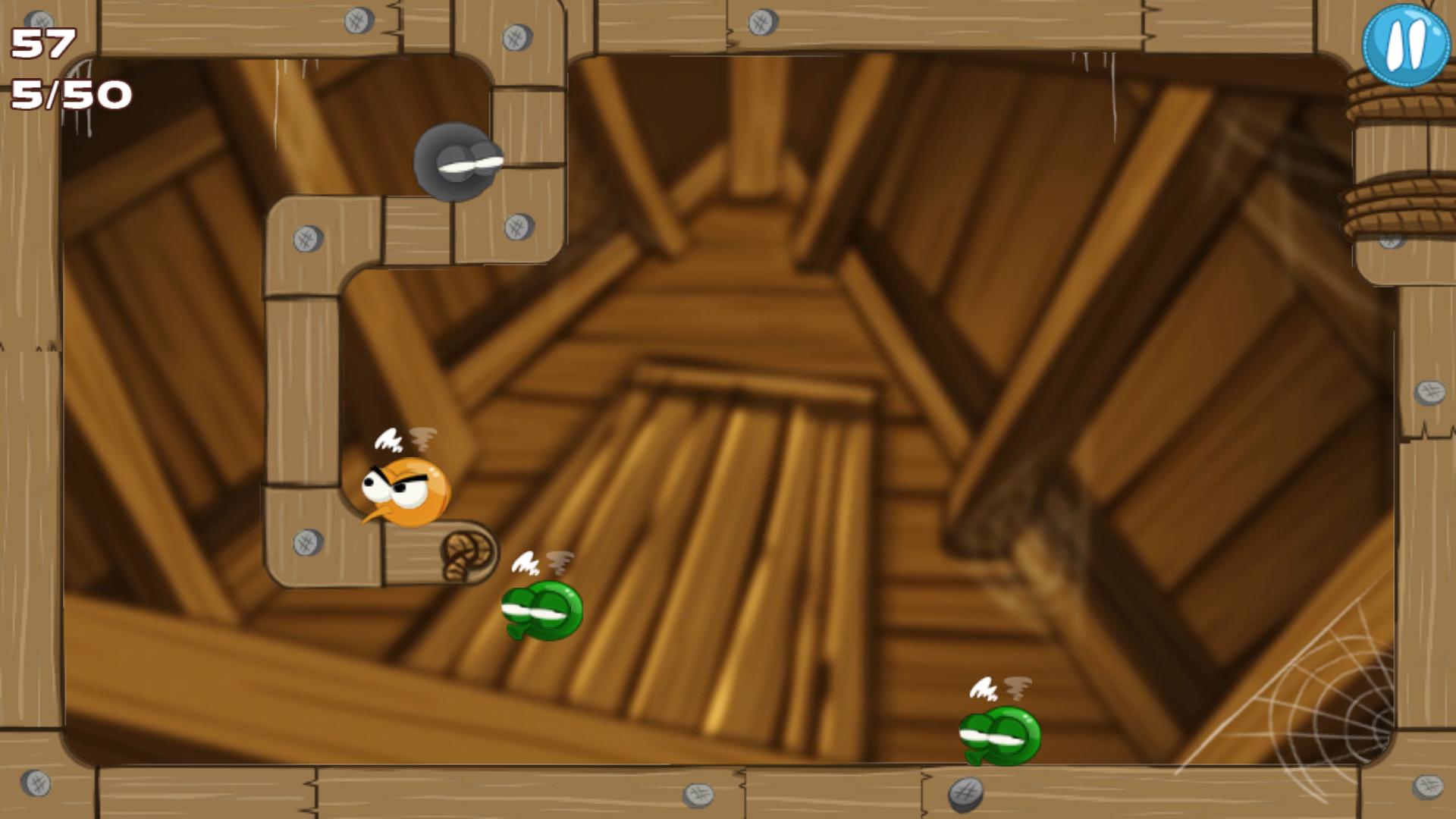Pause the game with the blue button

[x=1405, y=45]
